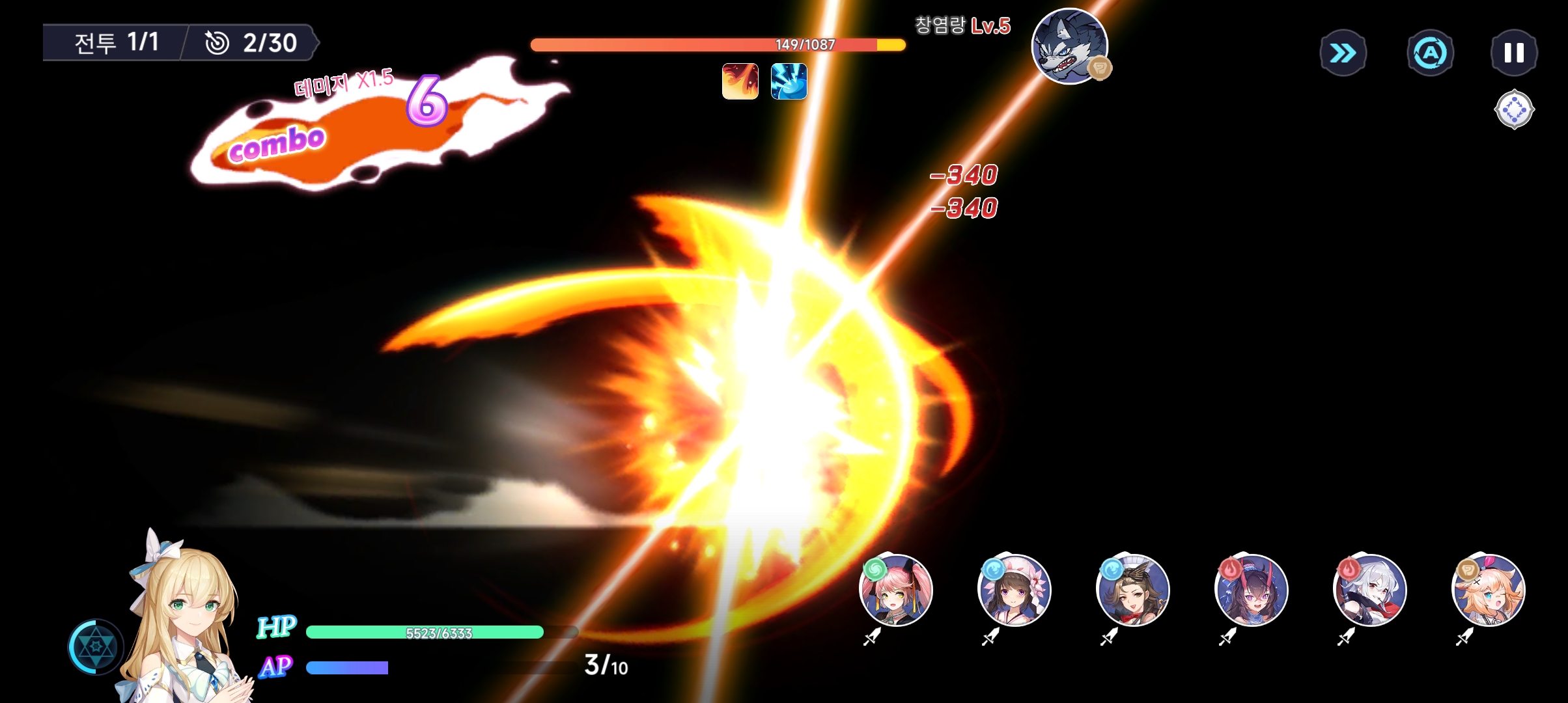Viewport: 1568px width, 703px height.
Task: Inspect the fire buff icon under boss bar
Action: [740, 81]
